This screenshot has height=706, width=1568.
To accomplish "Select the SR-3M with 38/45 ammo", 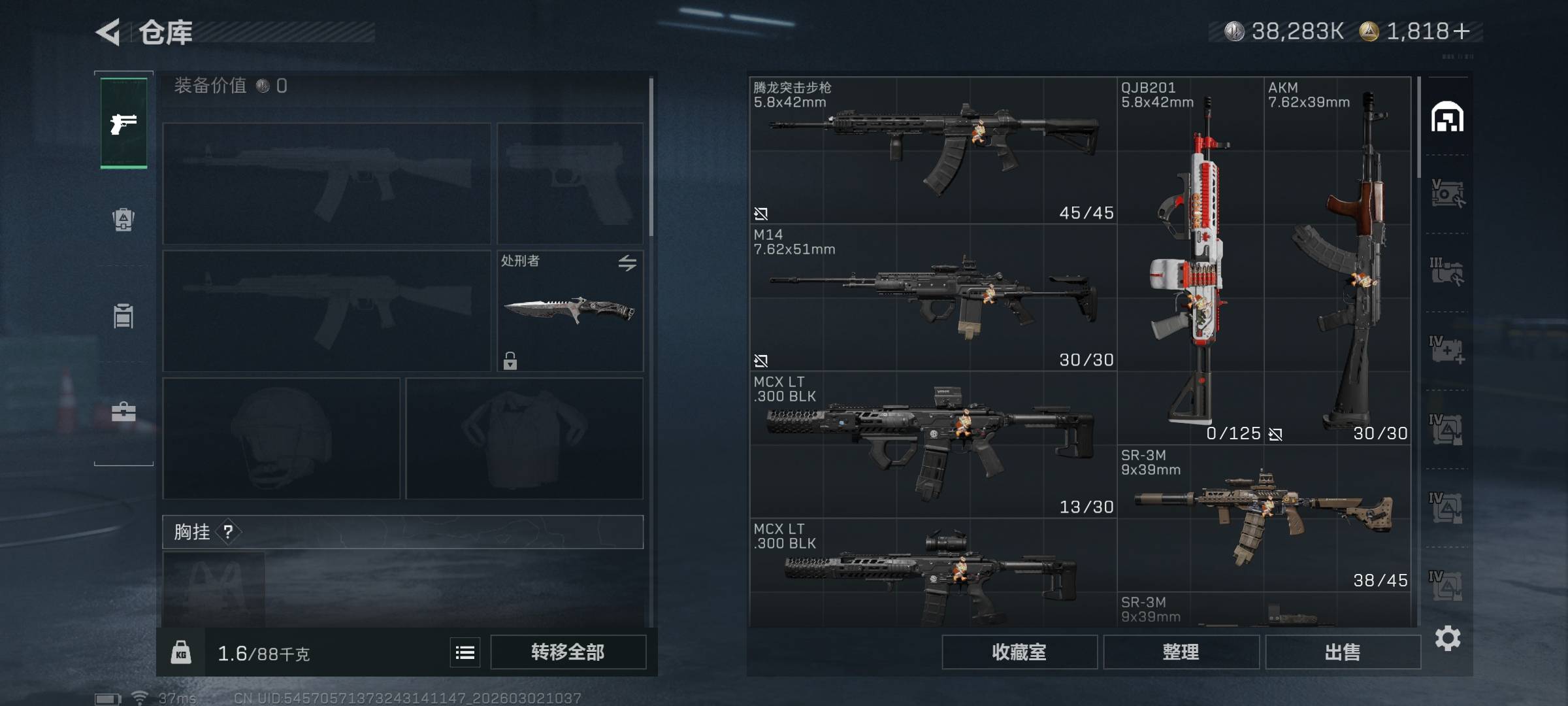I will pos(1264,518).
